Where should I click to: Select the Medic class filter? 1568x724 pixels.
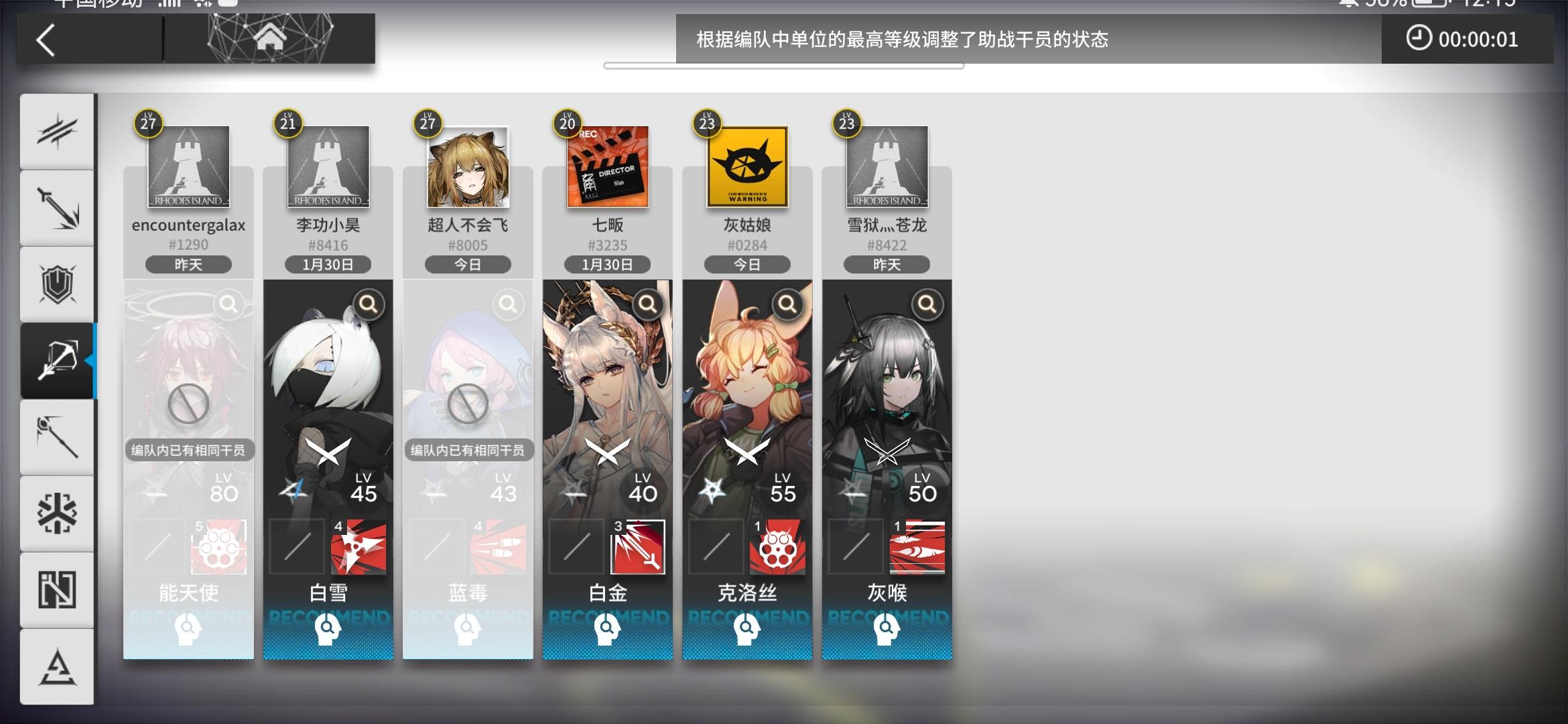coord(57,513)
